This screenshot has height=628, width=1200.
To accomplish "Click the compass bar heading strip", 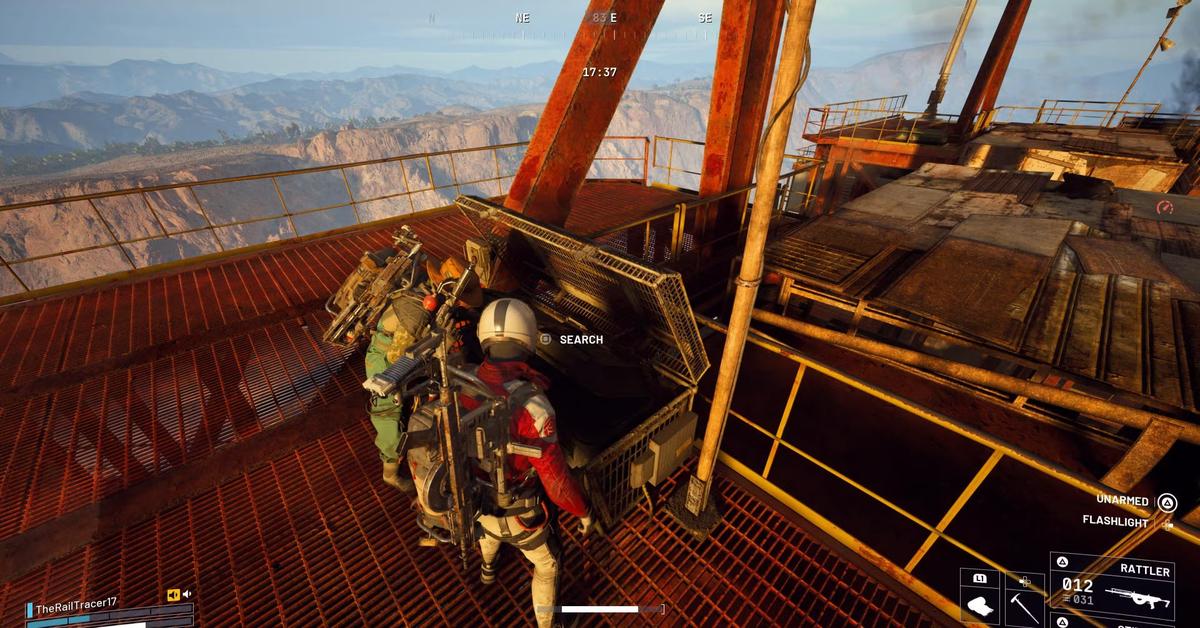I will click(x=600, y=19).
